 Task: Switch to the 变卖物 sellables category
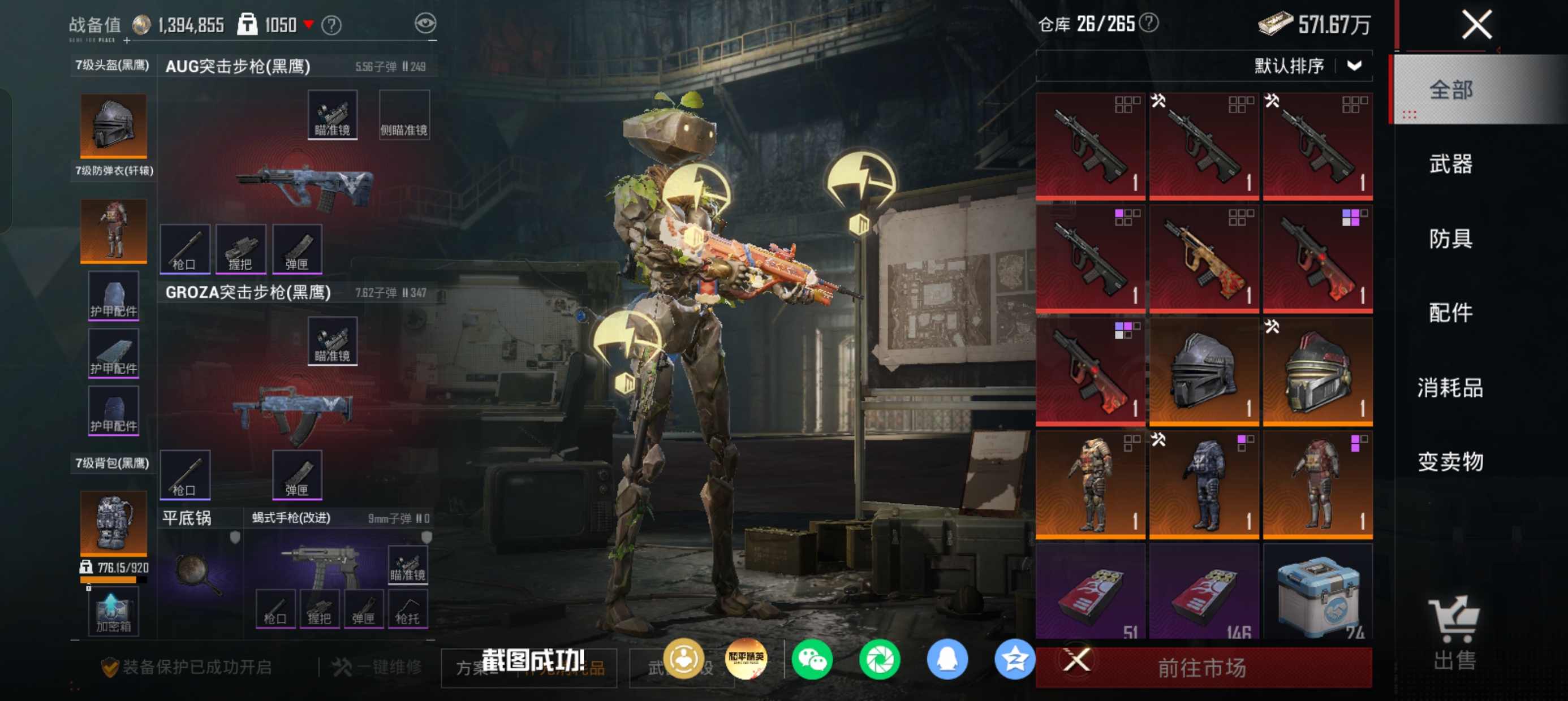pos(1450,462)
